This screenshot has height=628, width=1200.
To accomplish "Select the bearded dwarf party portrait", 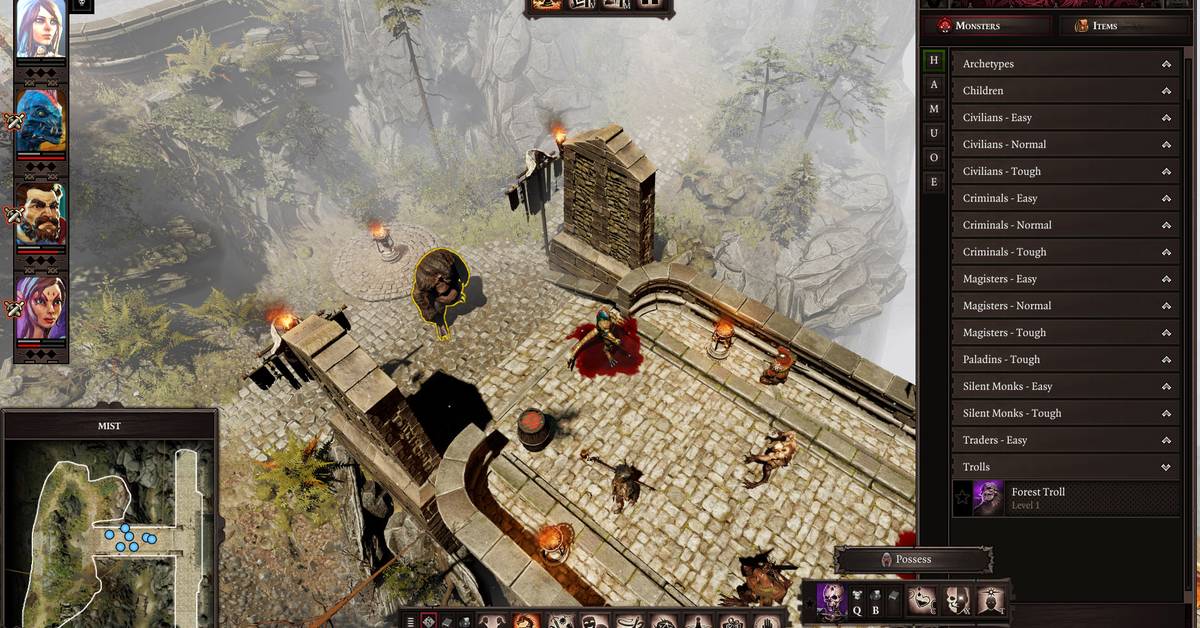I will pyautogui.click(x=42, y=213).
